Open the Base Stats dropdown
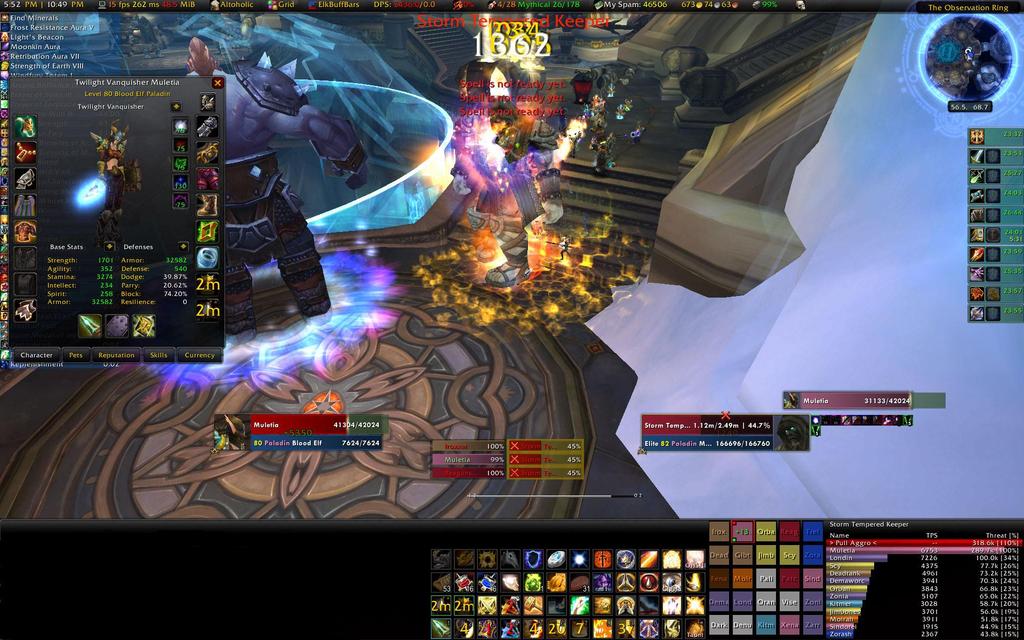Viewport: 1024px width, 640px height. coord(109,246)
